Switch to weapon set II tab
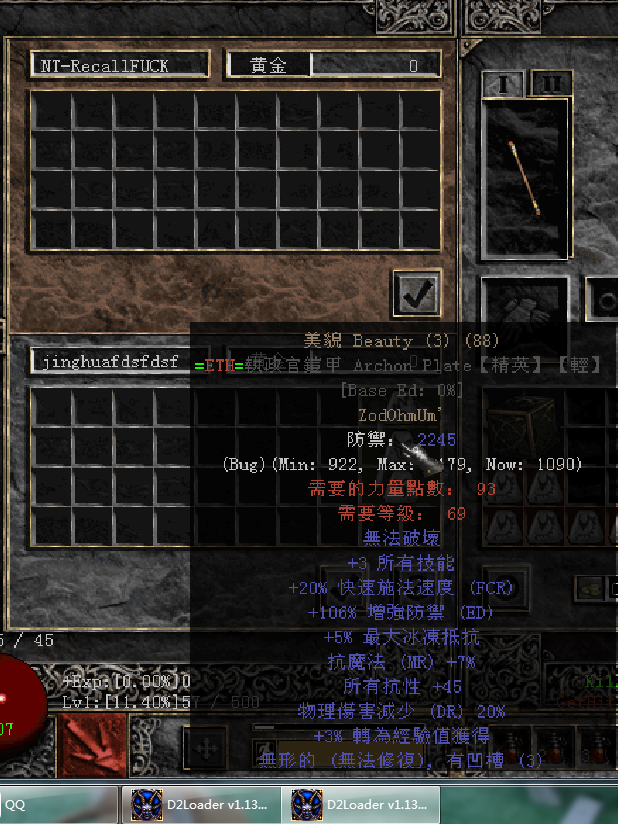 tap(548, 83)
